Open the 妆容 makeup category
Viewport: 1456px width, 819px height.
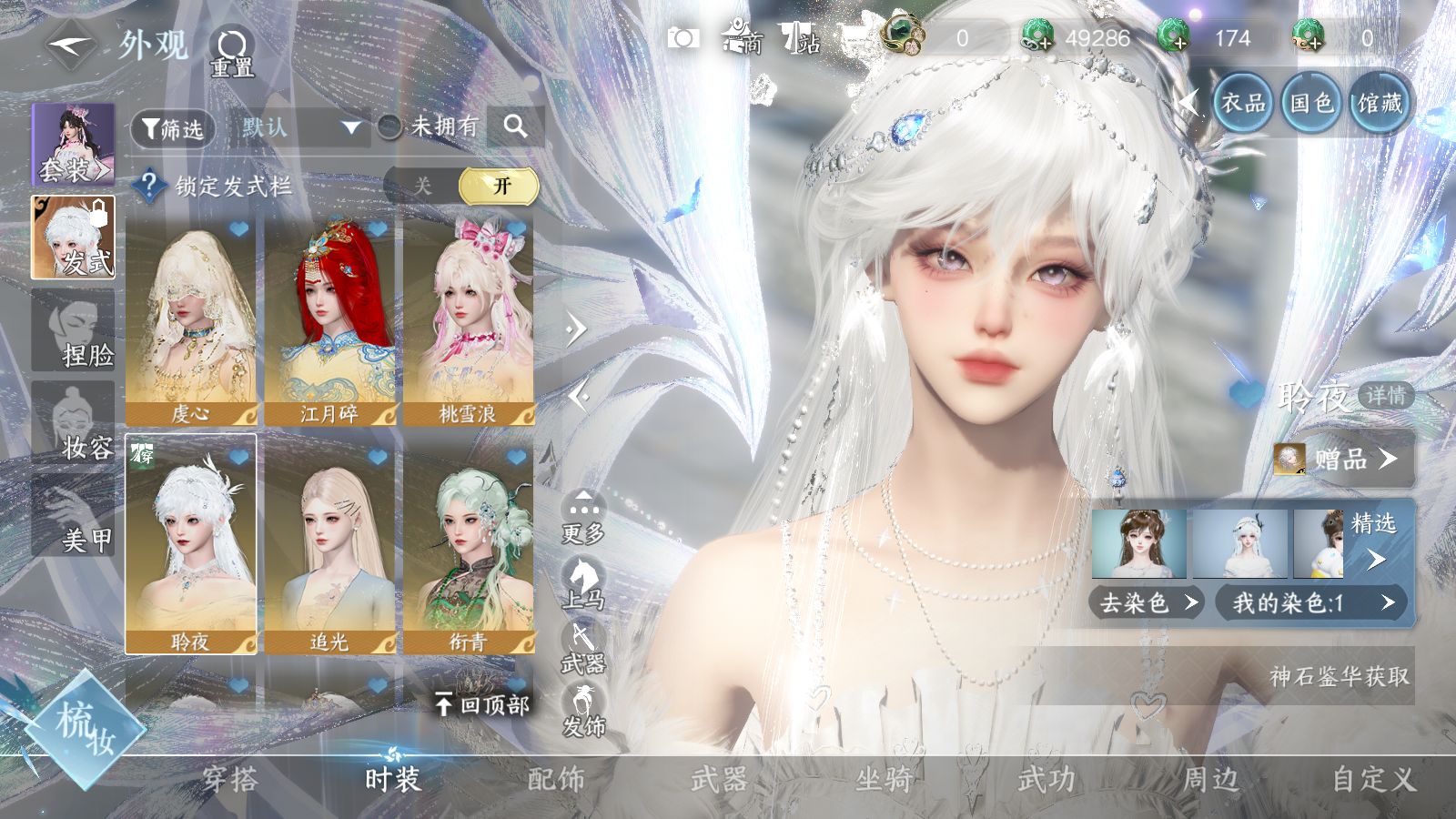pyautogui.click(x=75, y=423)
